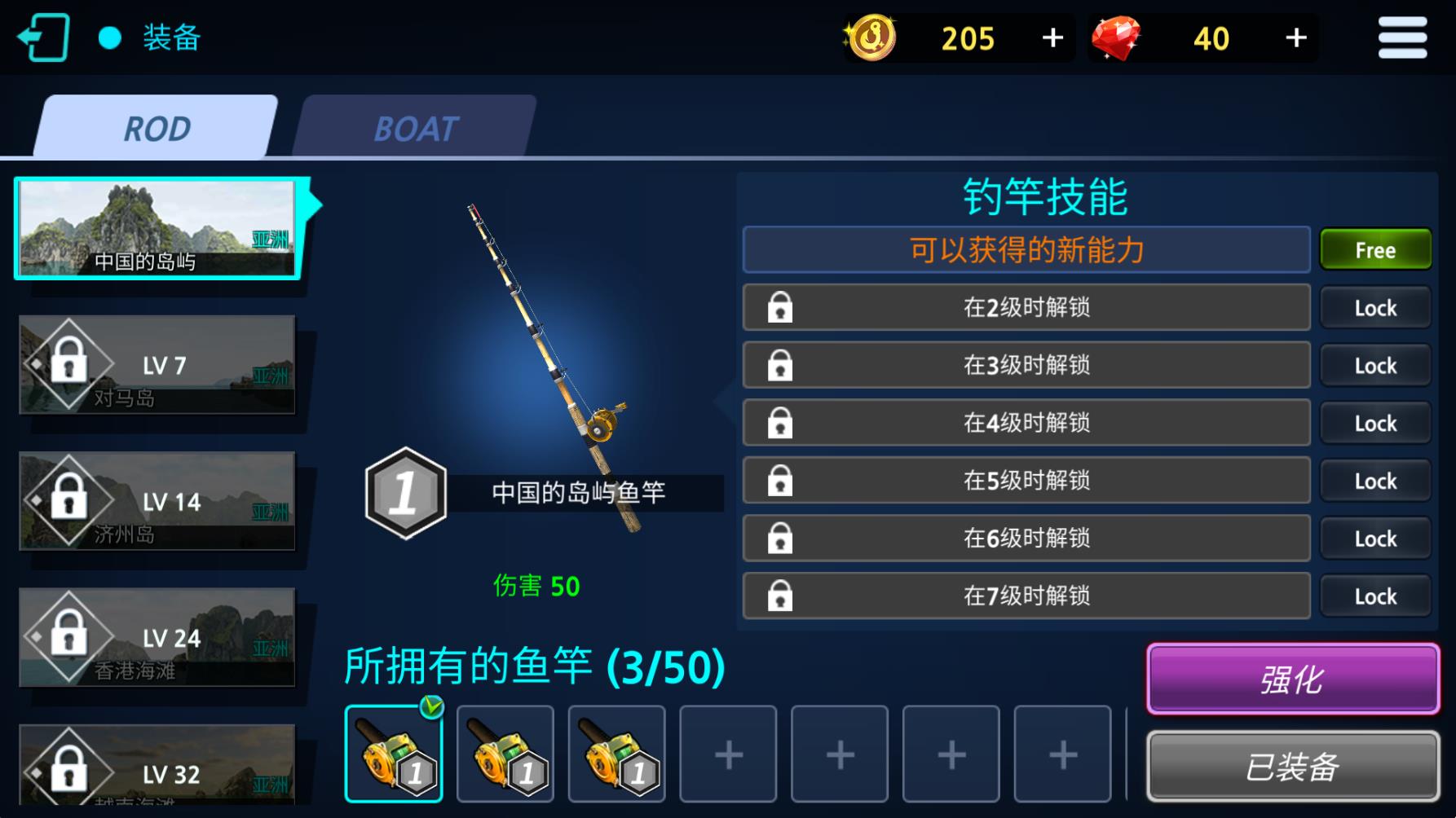Tap the Lock button beside the level 3 skill
Image resolution: width=1456 pixels, height=818 pixels.
pos(1375,365)
